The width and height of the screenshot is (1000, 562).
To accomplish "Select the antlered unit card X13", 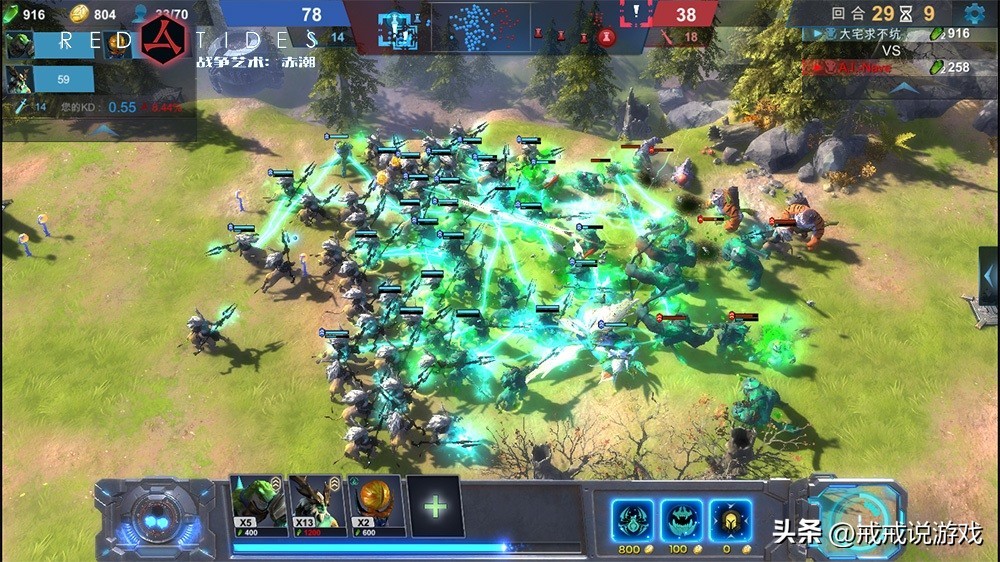I will [317, 506].
